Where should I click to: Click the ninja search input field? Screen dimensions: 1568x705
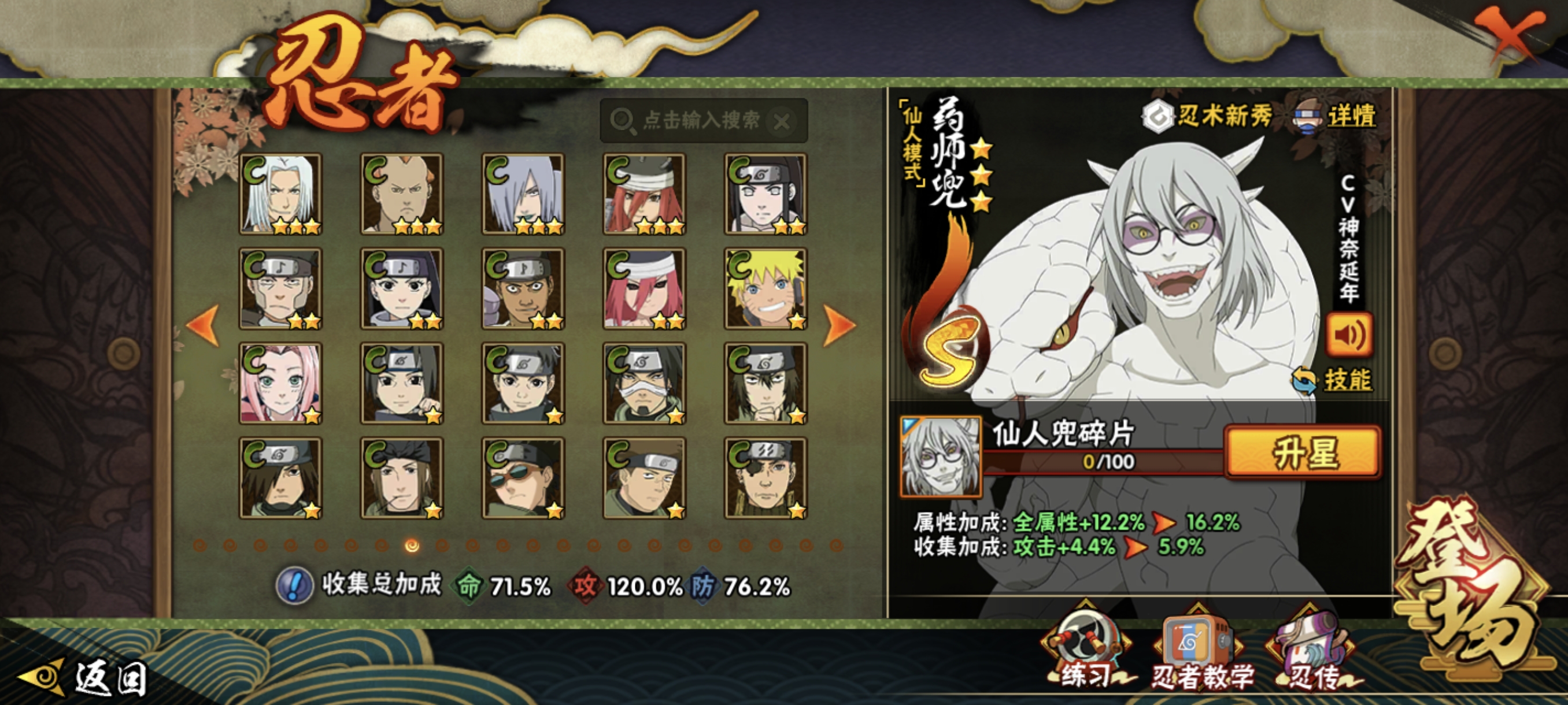coord(700,120)
